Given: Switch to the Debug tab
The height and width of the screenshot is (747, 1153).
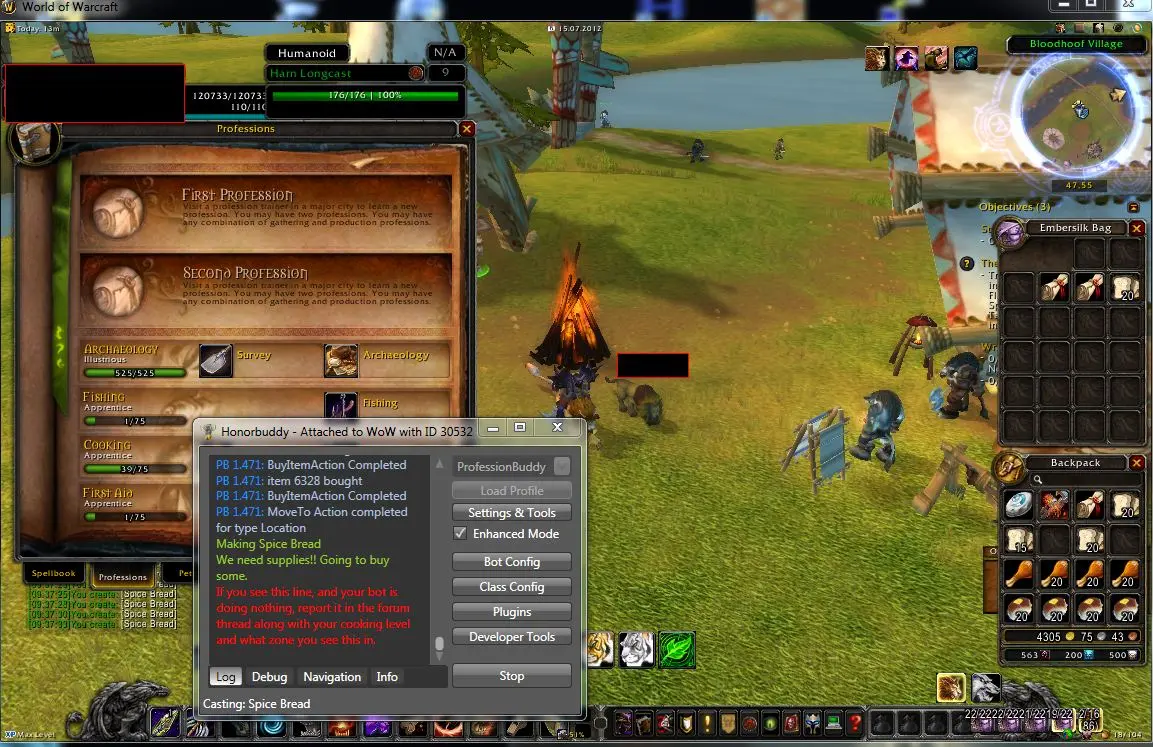Looking at the screenshot, I should (x=269, y=677).
